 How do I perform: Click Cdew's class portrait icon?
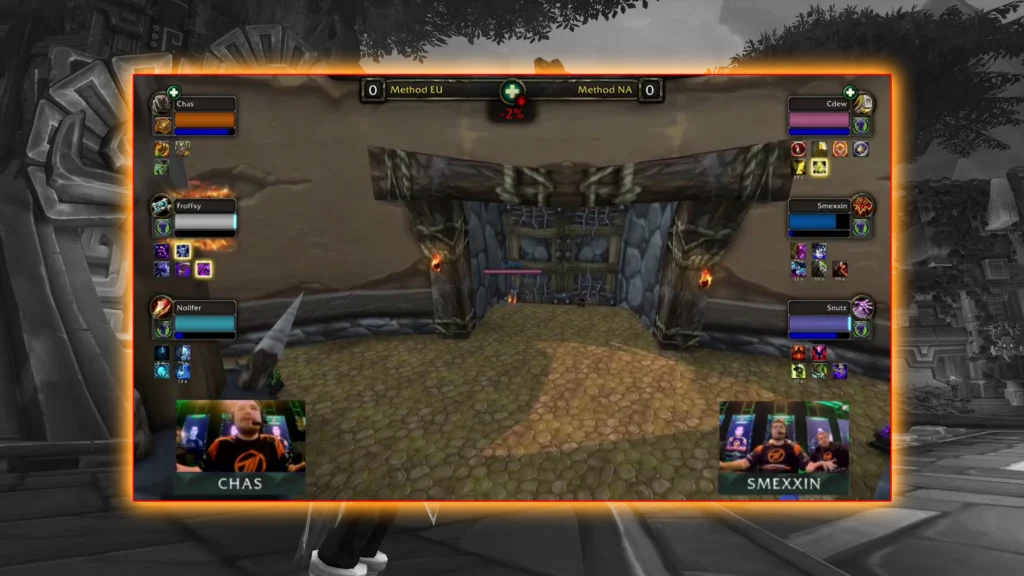tap(862, 104)
